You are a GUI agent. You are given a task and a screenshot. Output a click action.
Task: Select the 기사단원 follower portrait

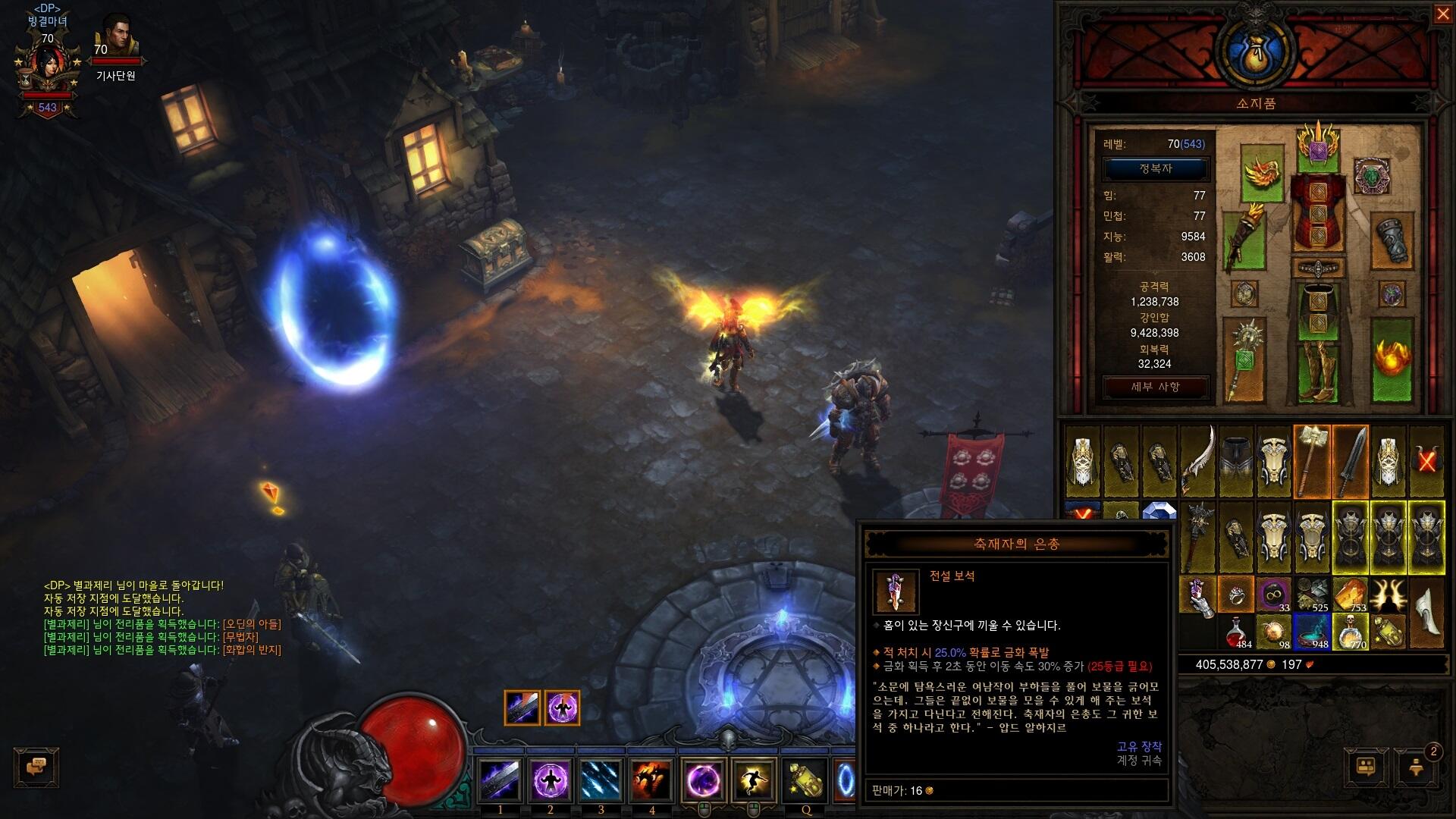(x=117, y=38)
